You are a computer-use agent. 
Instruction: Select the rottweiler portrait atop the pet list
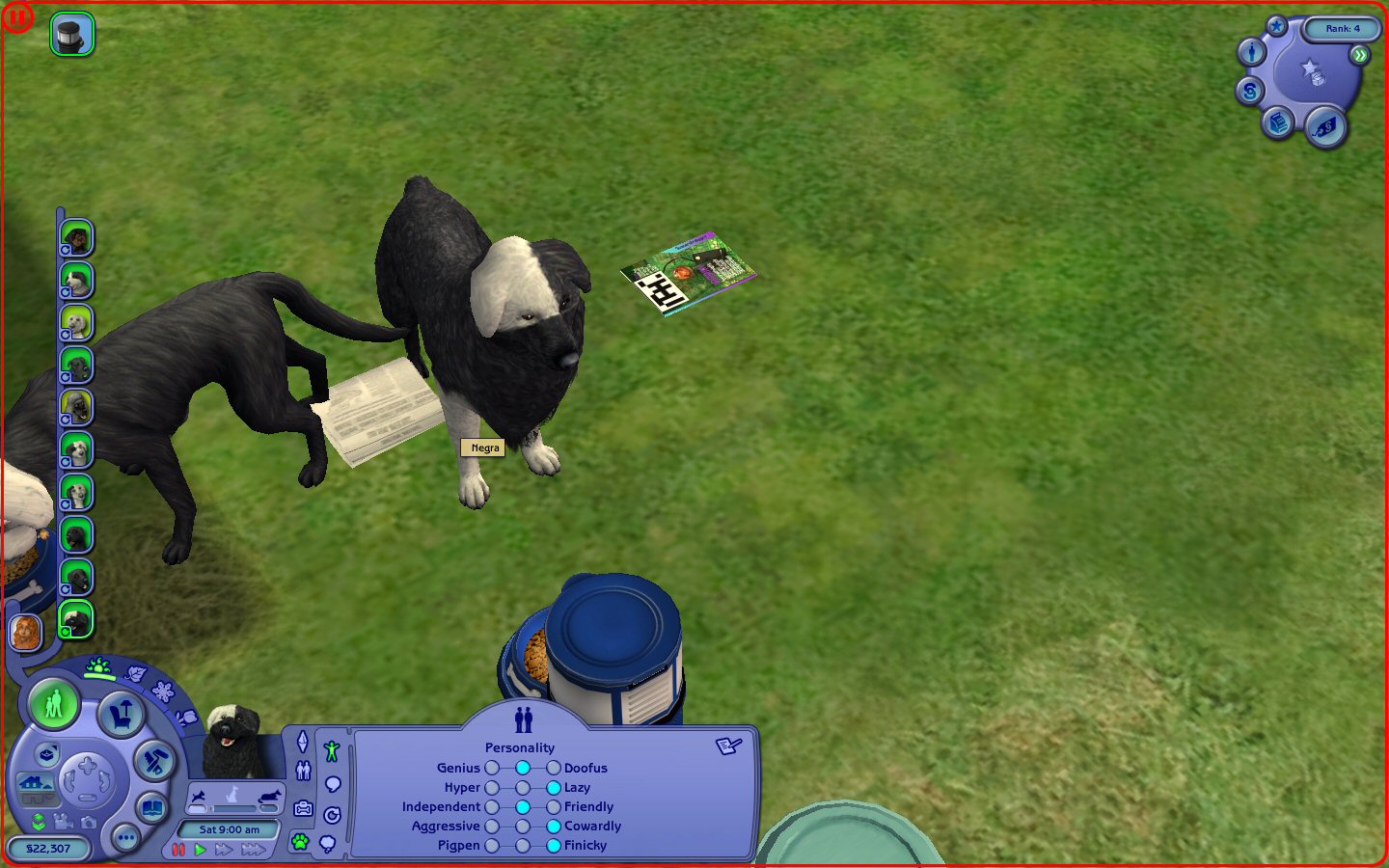click(76, 237)
